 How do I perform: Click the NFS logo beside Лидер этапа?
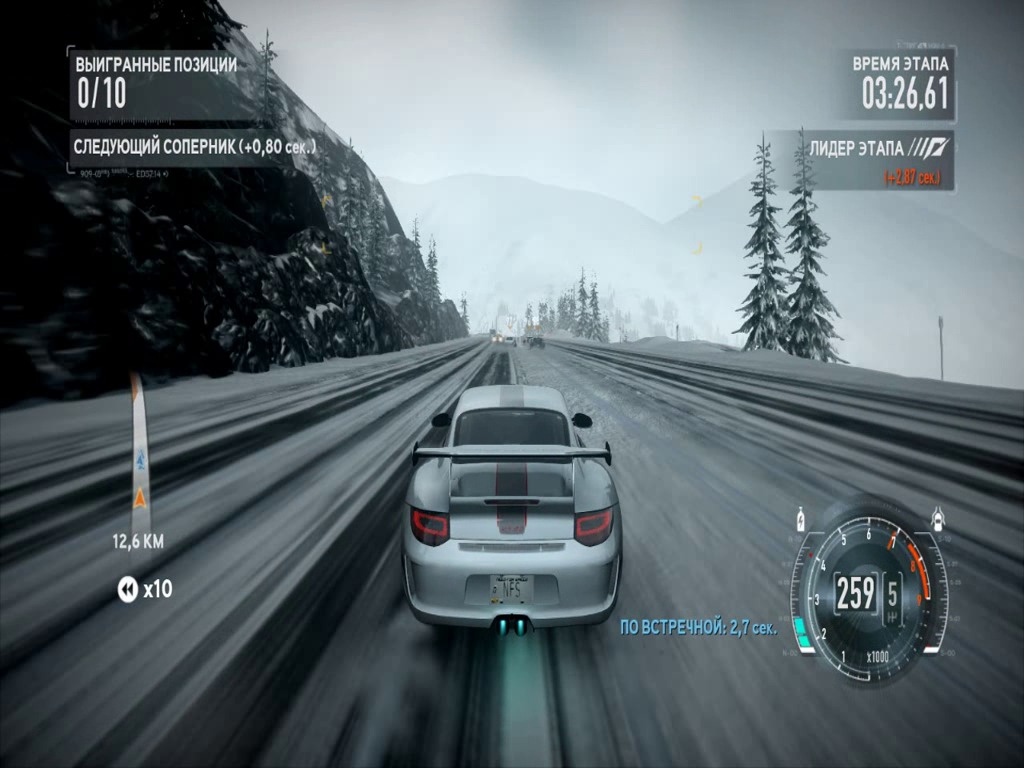click(930, 148)
